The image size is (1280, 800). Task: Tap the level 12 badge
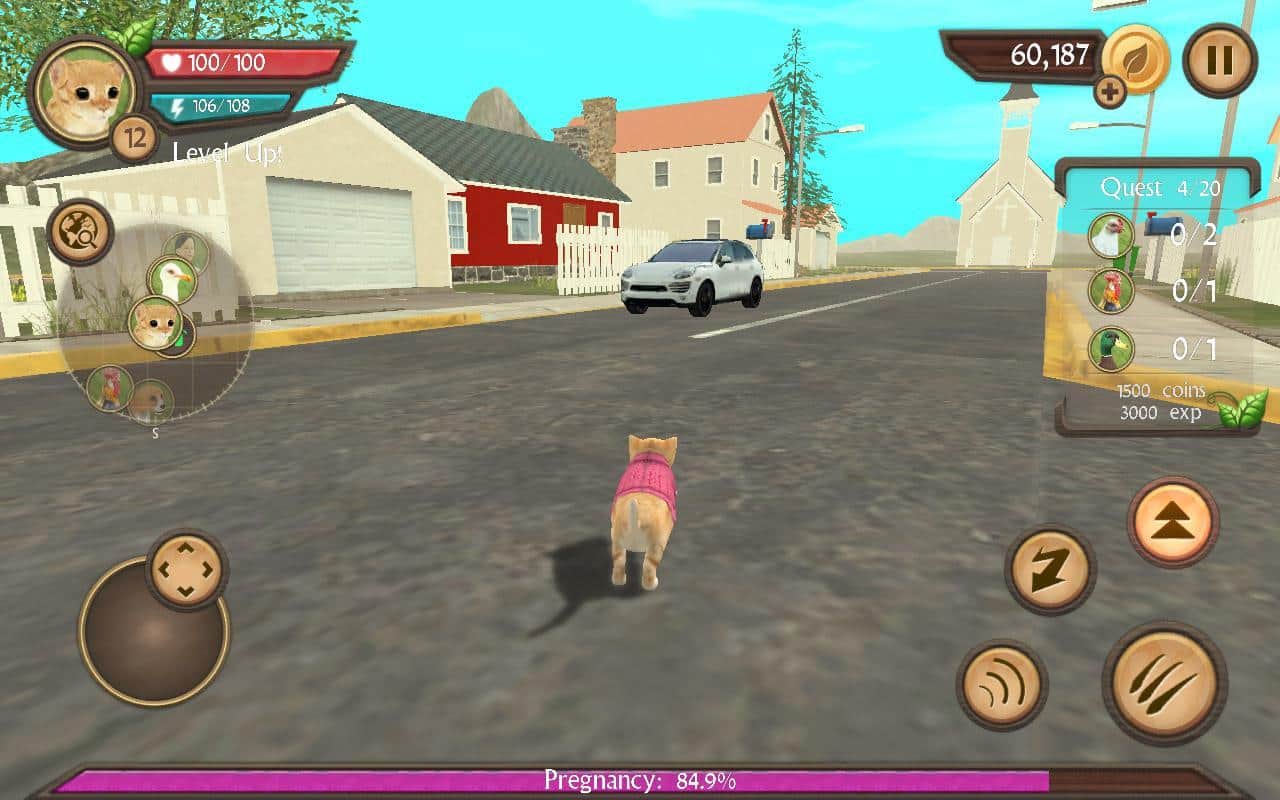[x=134, y=138]
